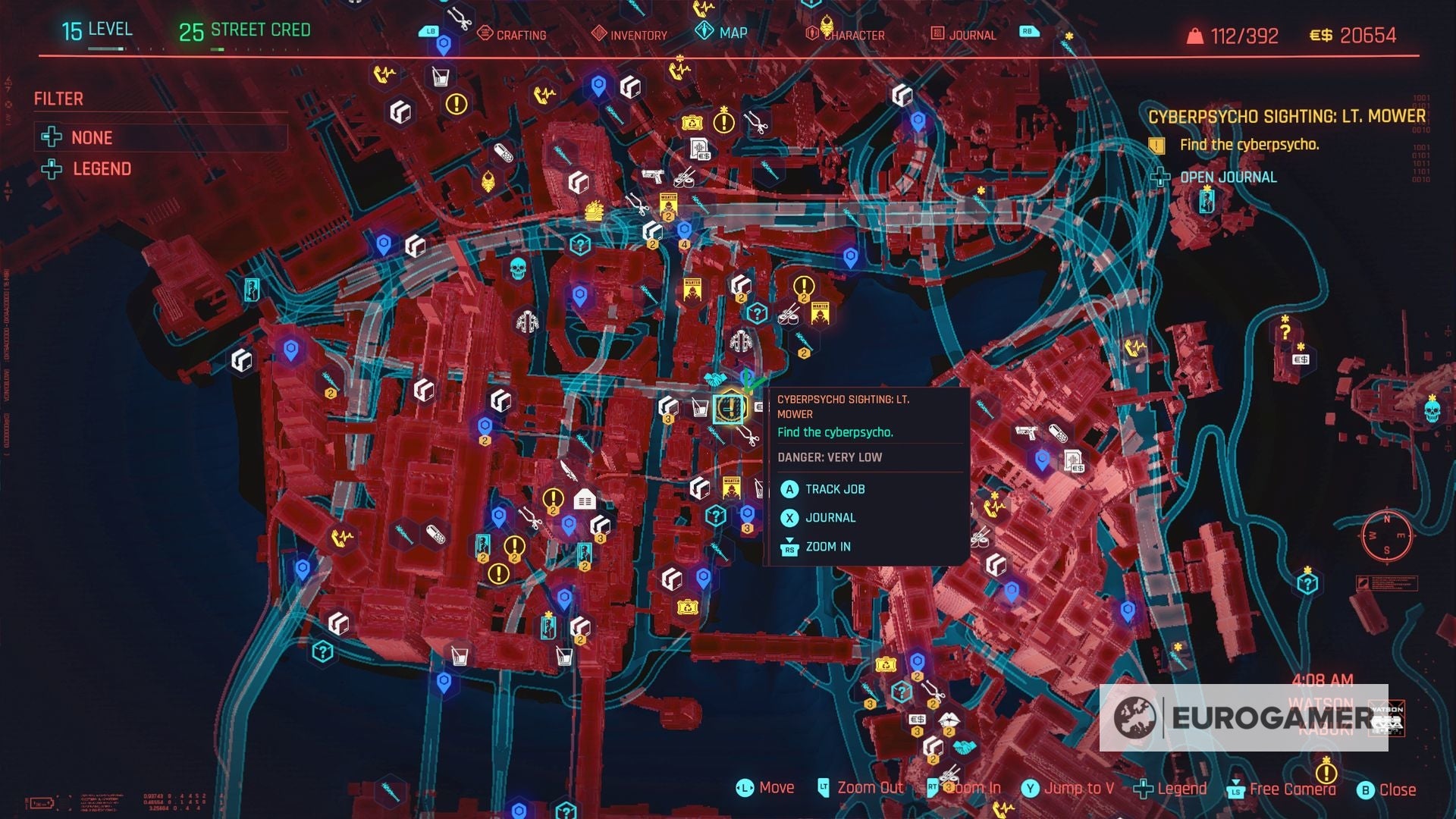The image size is (1456, 819).
Task: Toggle the NONE filter option
Action: point(91,138)
